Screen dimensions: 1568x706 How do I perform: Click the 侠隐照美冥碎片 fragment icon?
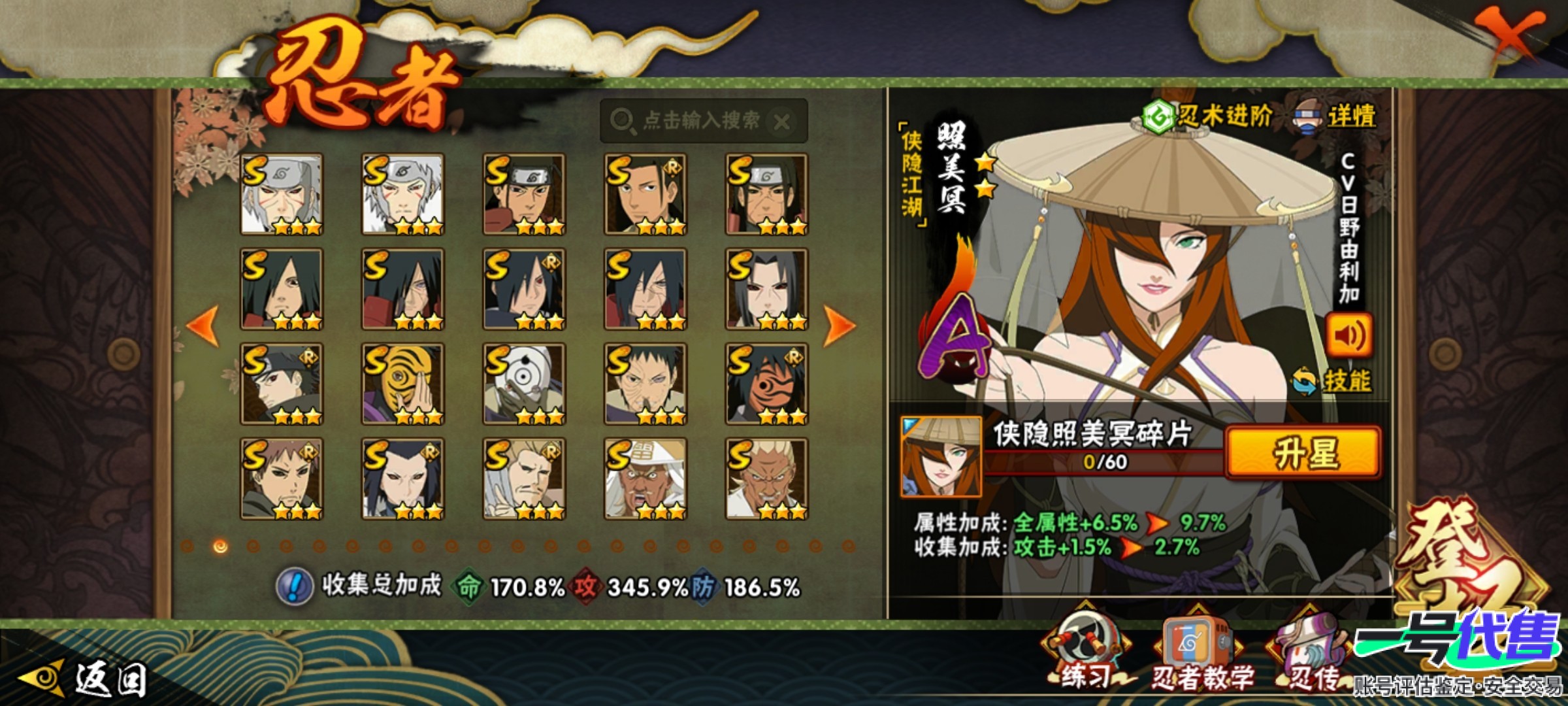(941, 456)
